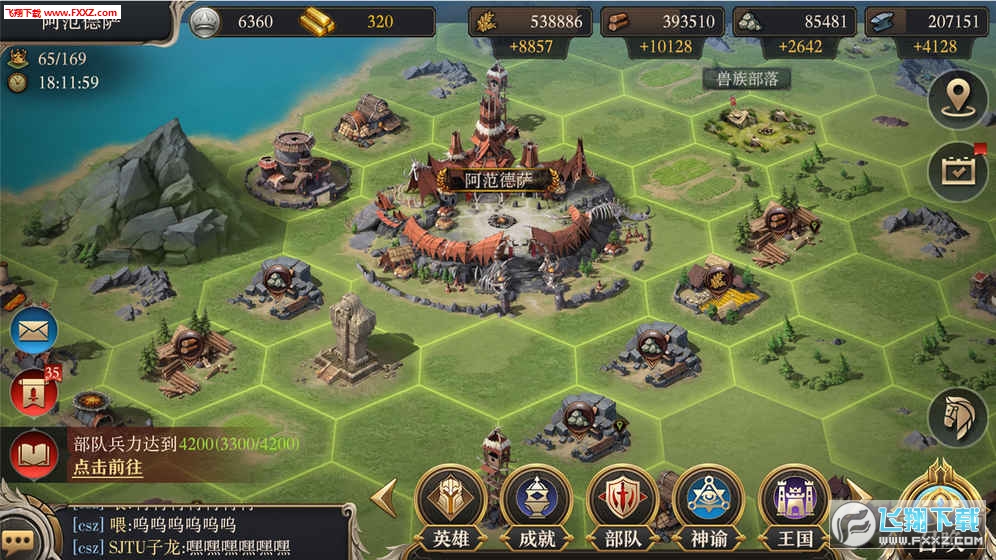Open the 部队 (Troops) menu
This screenshot has height=560, width=996.
click(x=622, y=502)
